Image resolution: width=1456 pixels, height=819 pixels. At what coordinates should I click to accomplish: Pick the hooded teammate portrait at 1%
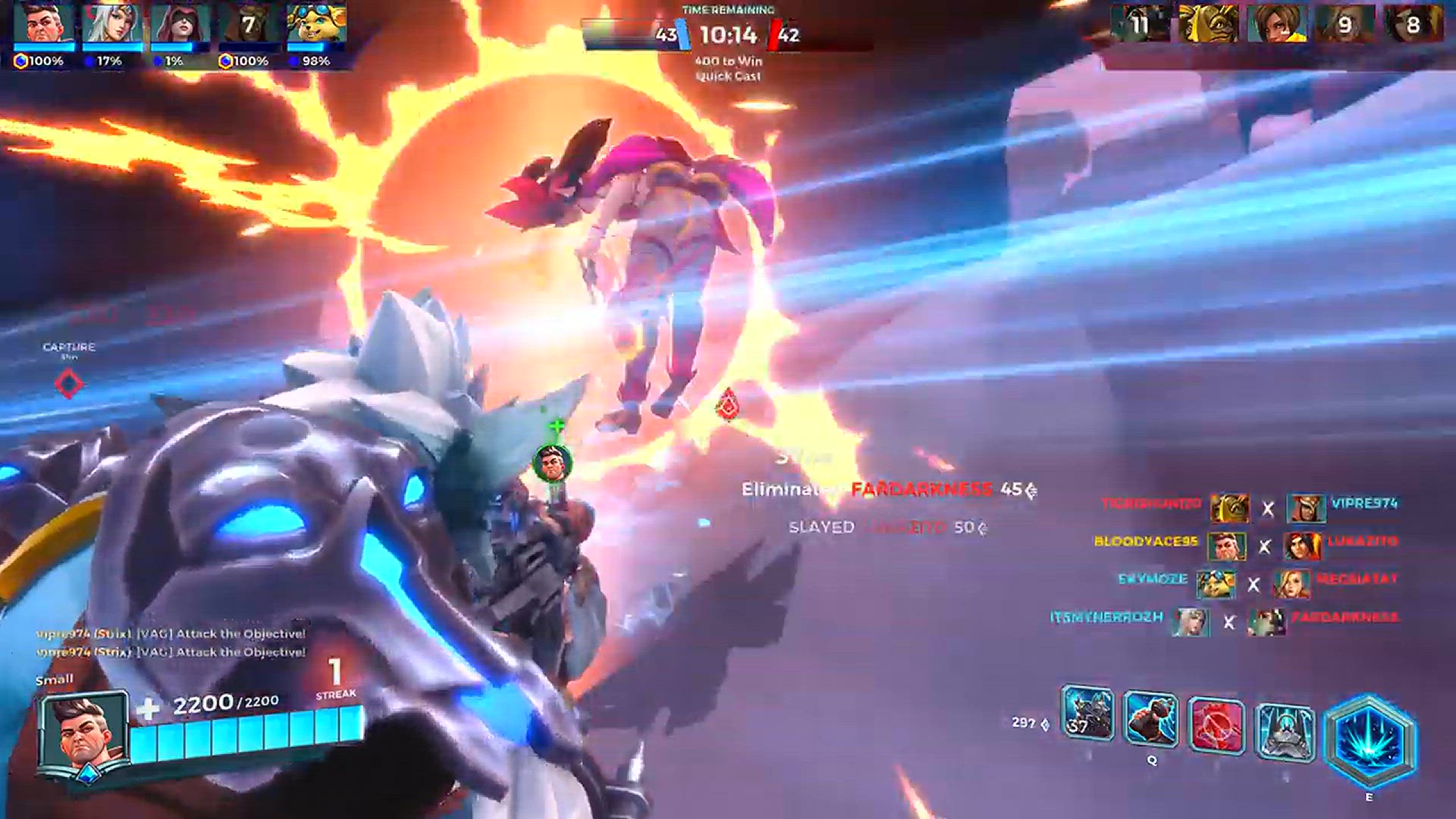point(180,25)
